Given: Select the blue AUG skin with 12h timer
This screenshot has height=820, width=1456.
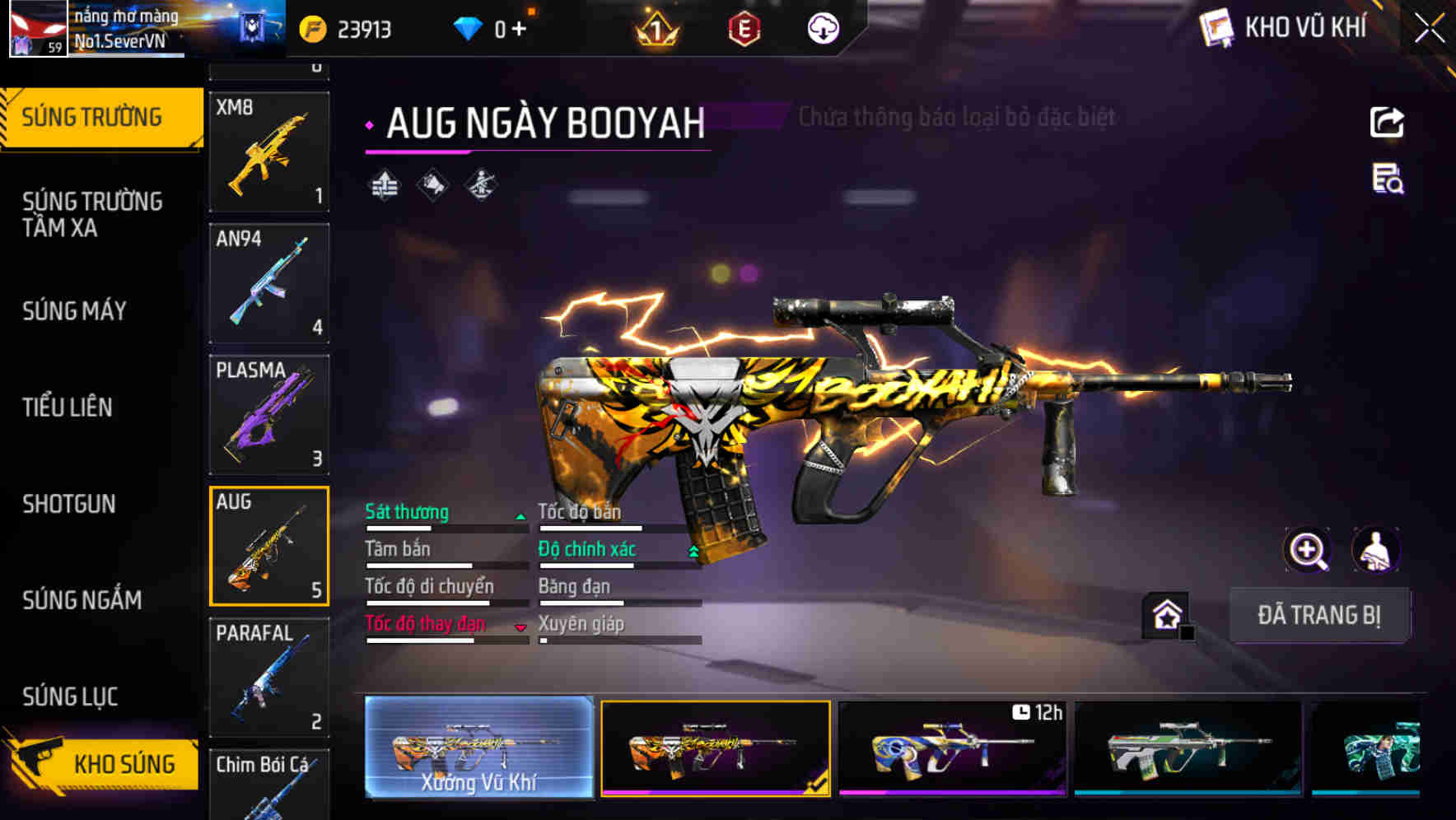Looking at the screenshot, I should pos(951,748).
